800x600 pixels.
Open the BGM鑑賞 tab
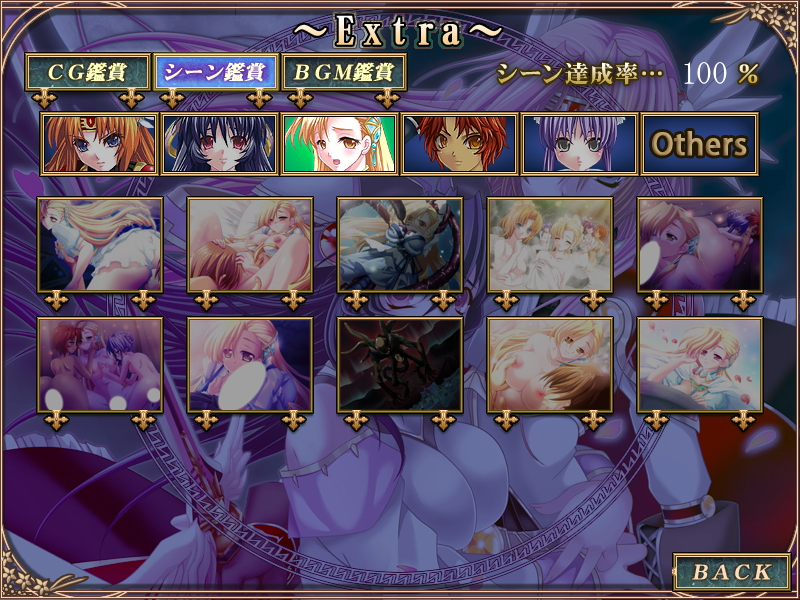coord(344,72)
